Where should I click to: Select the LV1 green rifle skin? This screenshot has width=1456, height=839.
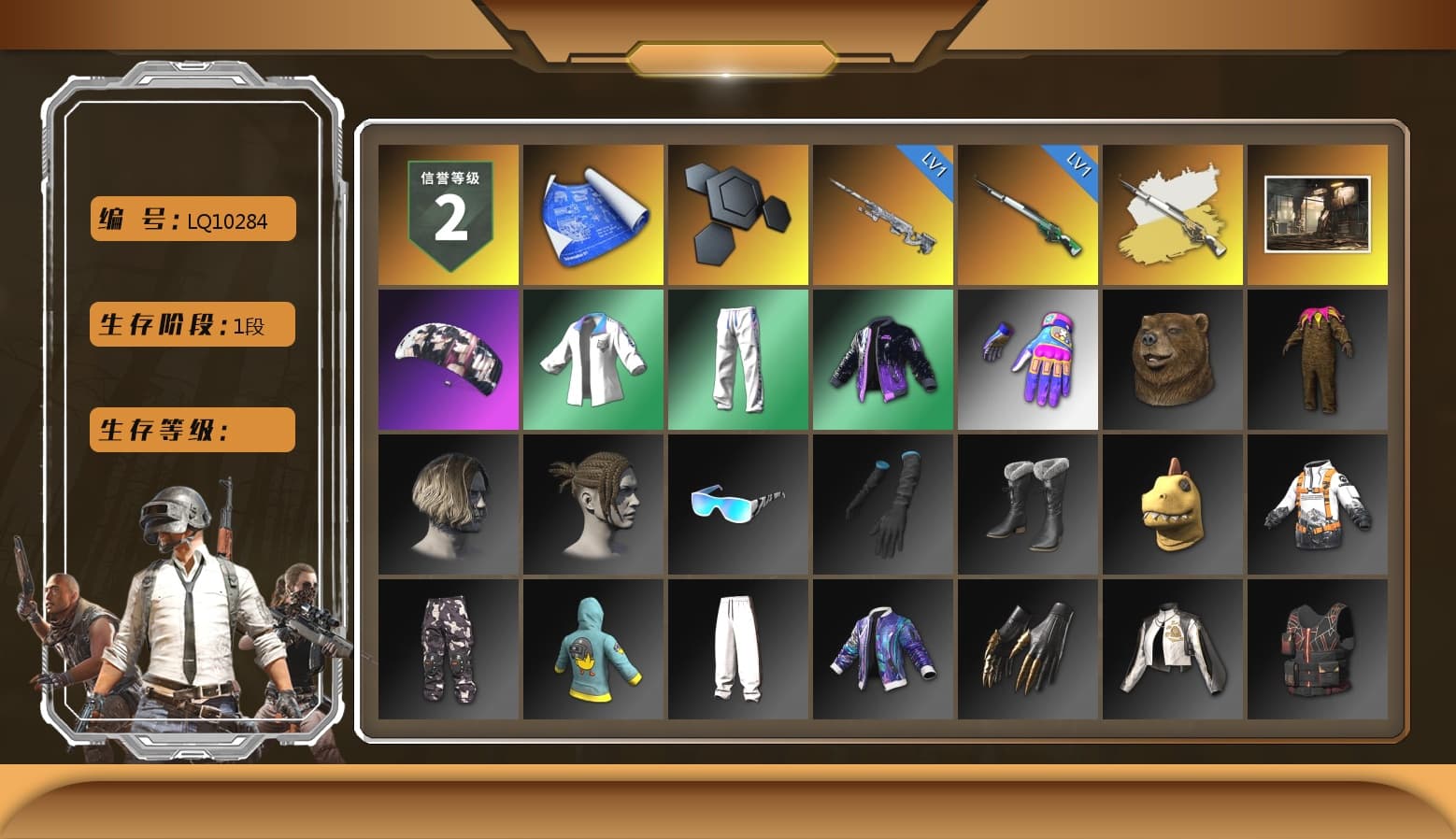(1028, 213)
